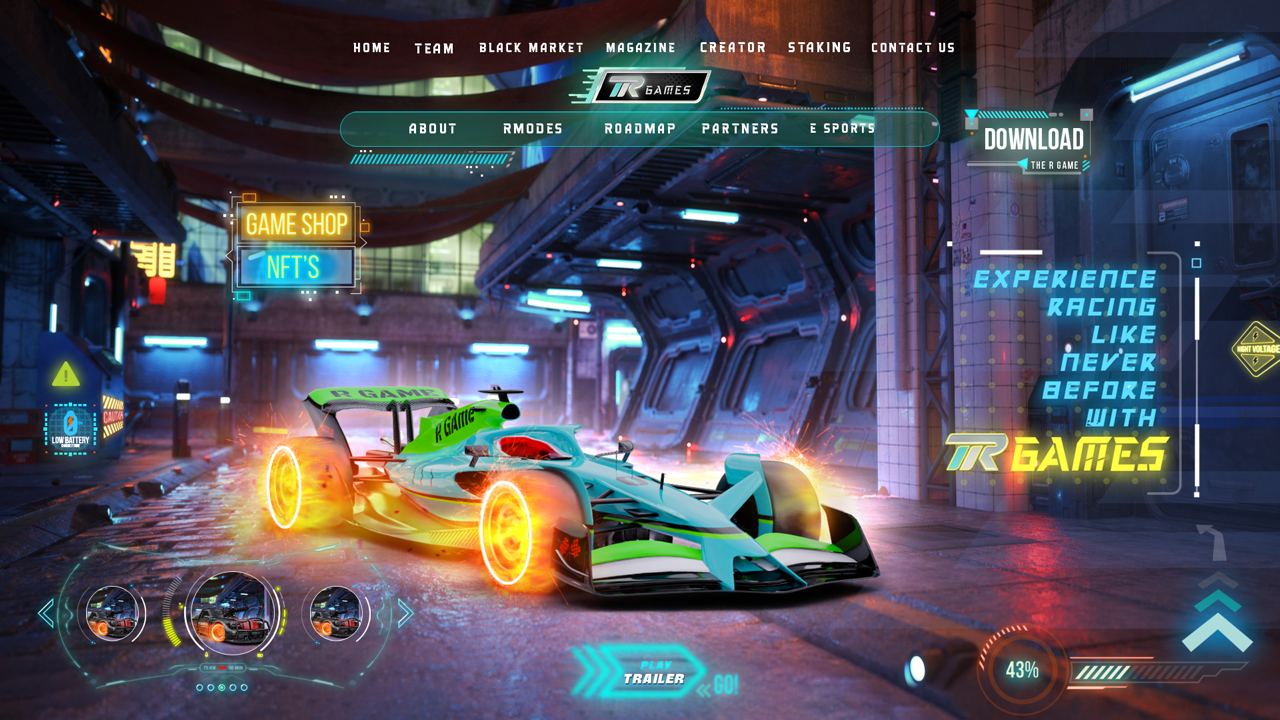
Task: Select the NFT'S button
Action: pyautogui.click(x=294, y=267)
